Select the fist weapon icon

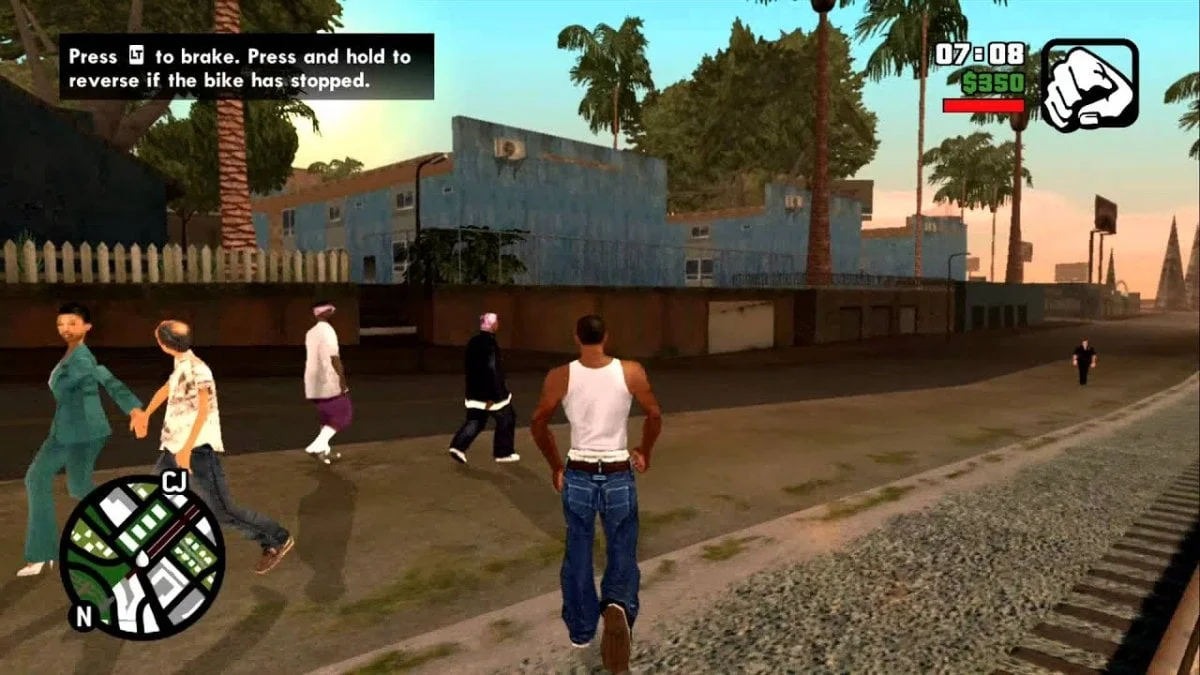point(1089,85)
